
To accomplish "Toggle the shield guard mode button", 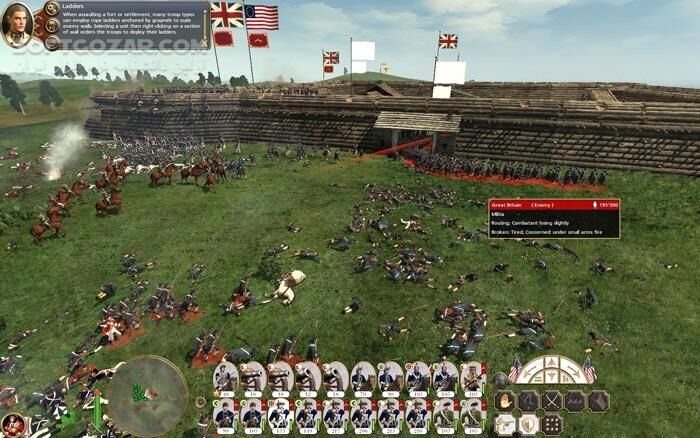I will (x=527, y=425).
